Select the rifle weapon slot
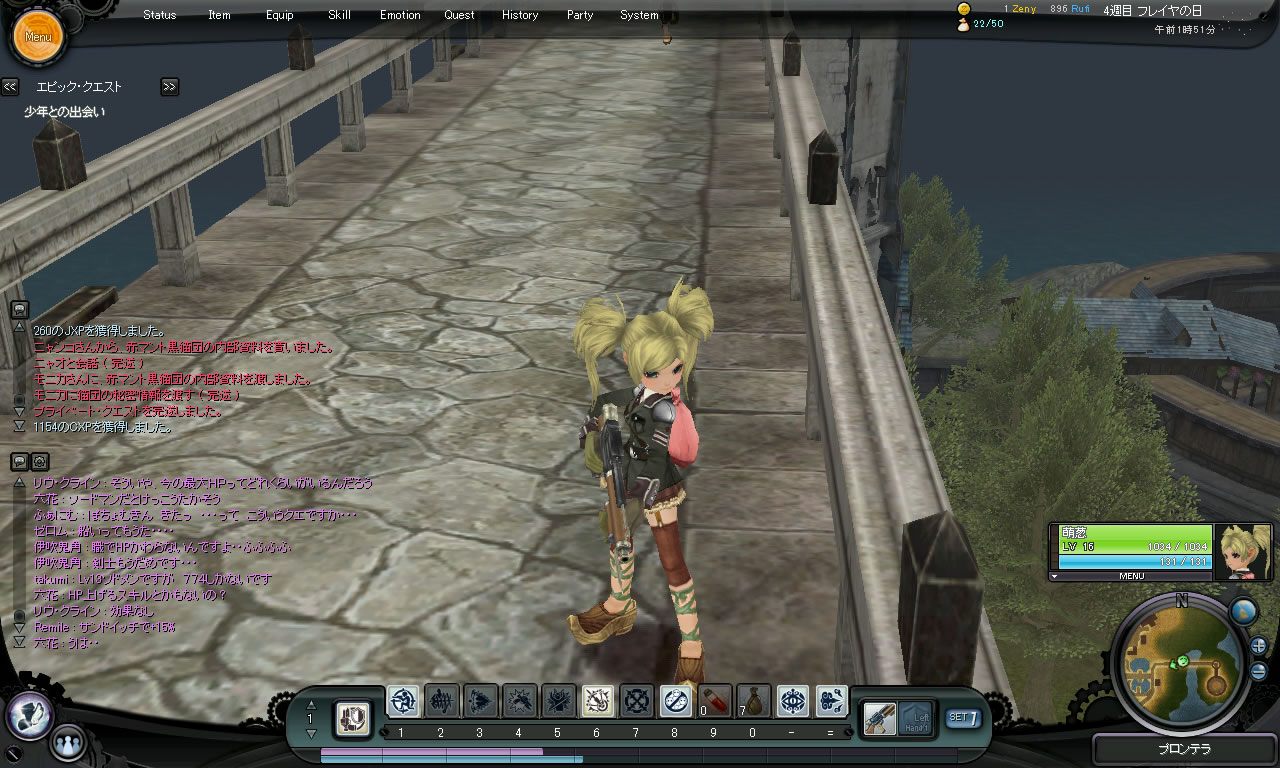 pos(880,717)
